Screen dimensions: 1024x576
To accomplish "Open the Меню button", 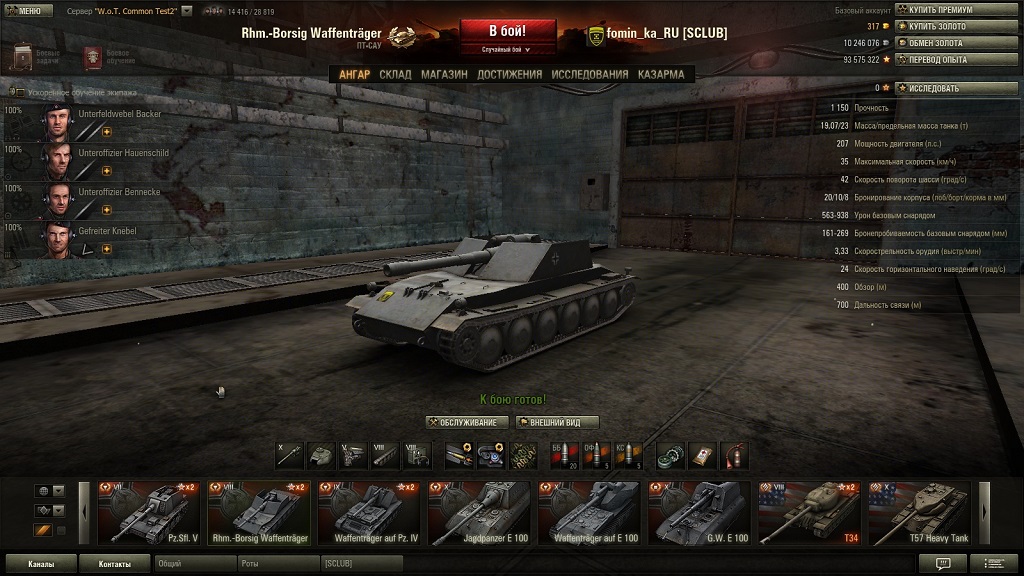I will 24,10.
